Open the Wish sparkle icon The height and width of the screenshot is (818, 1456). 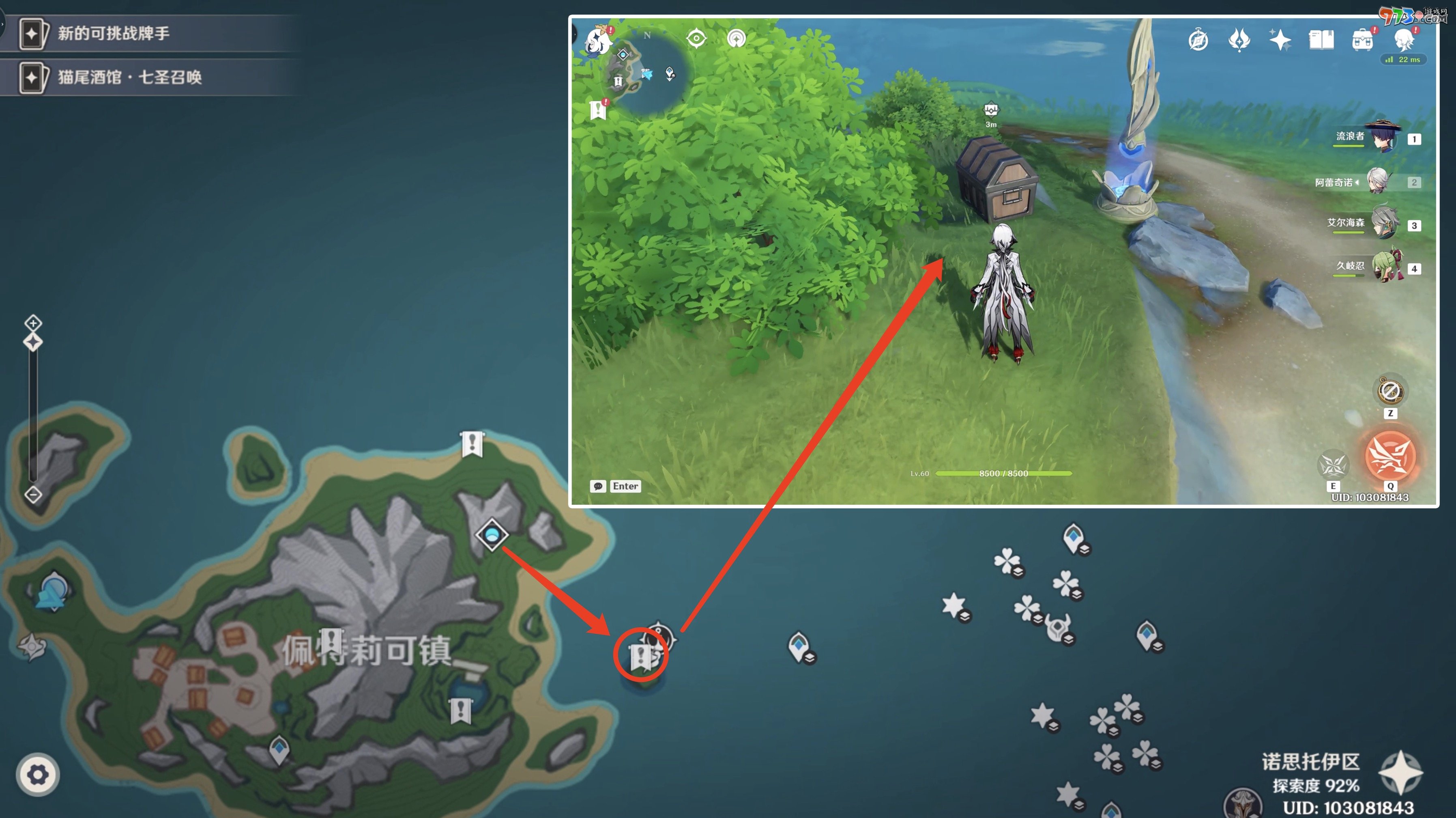point(1281,40)
